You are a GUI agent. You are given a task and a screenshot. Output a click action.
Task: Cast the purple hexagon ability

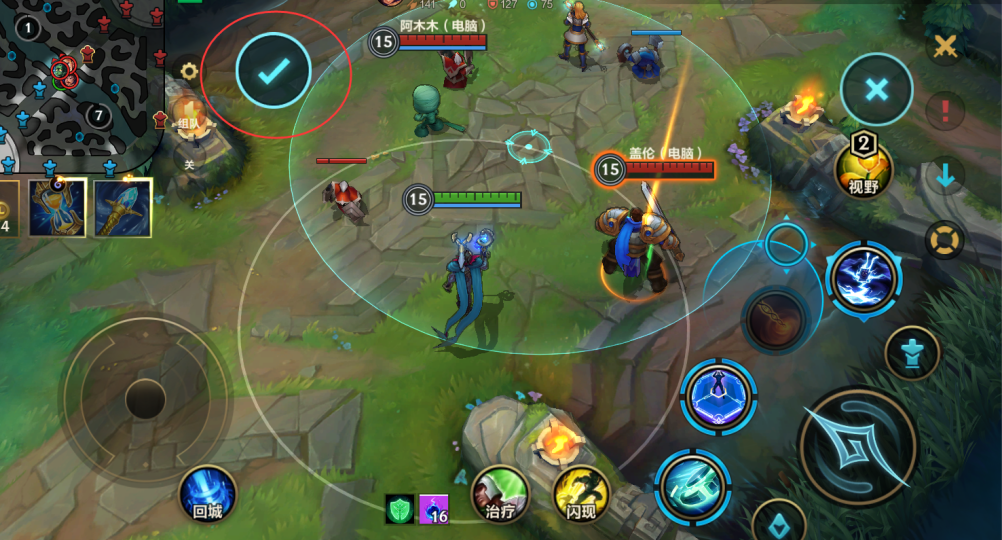click(x=719, y=395)
